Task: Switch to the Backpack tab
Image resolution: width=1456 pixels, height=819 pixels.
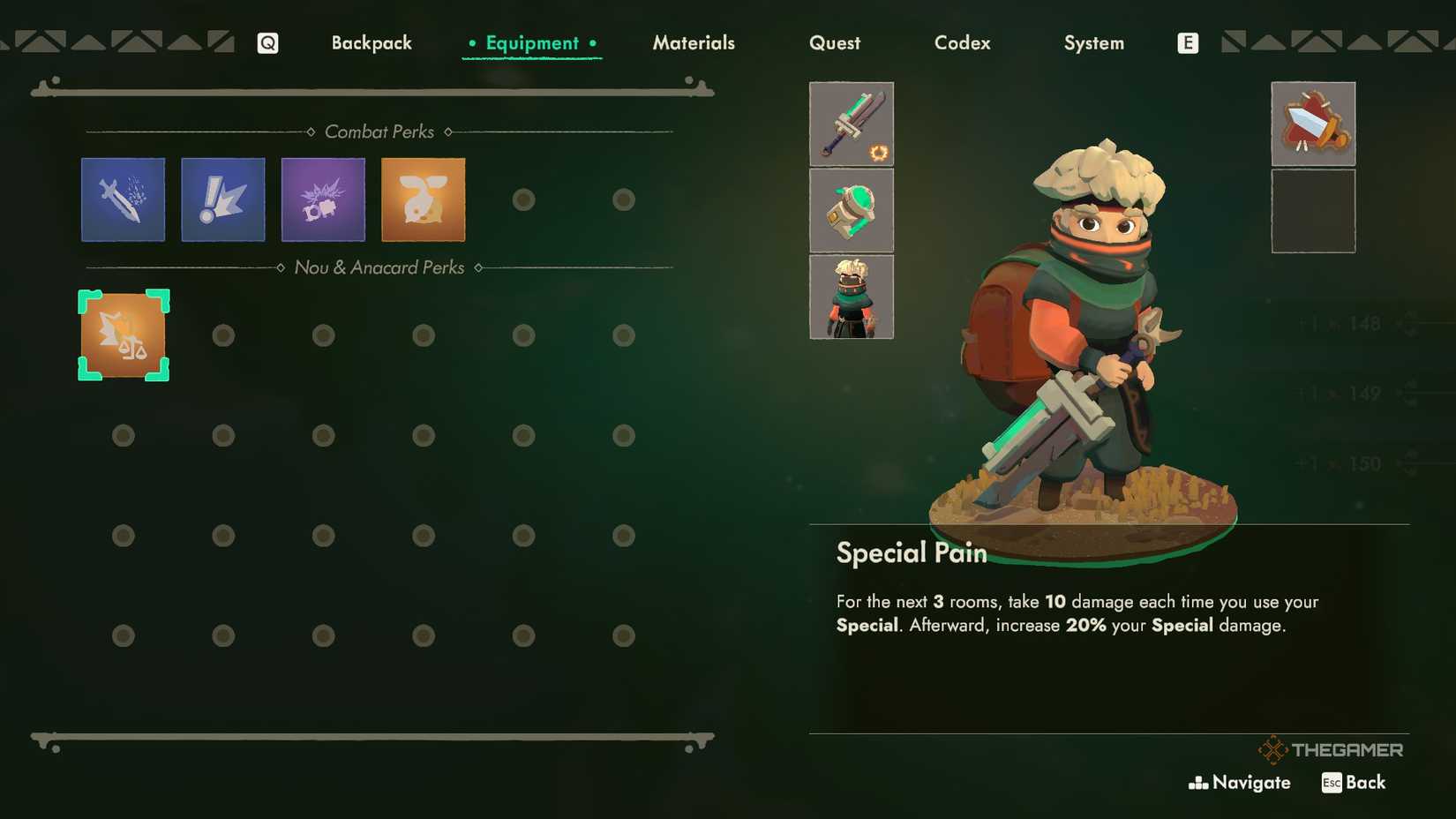Action: [372, 41]
